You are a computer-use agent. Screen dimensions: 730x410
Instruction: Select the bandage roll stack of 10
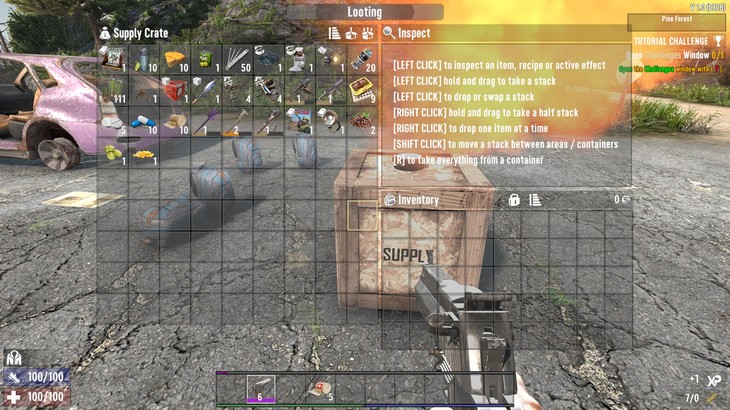pos(173,121)
